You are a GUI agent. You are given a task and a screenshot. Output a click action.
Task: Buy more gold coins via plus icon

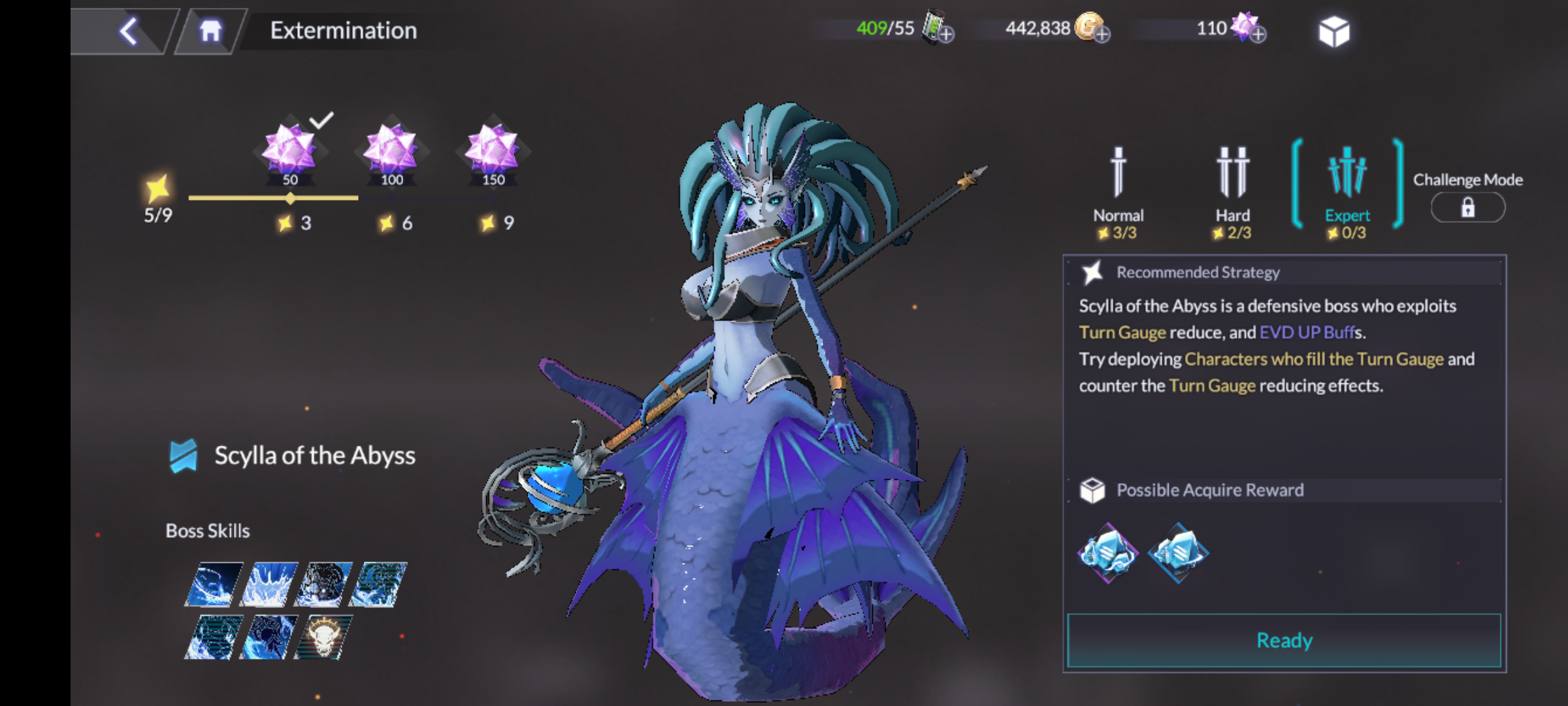pyautogui.click(x=1102, y=34)
